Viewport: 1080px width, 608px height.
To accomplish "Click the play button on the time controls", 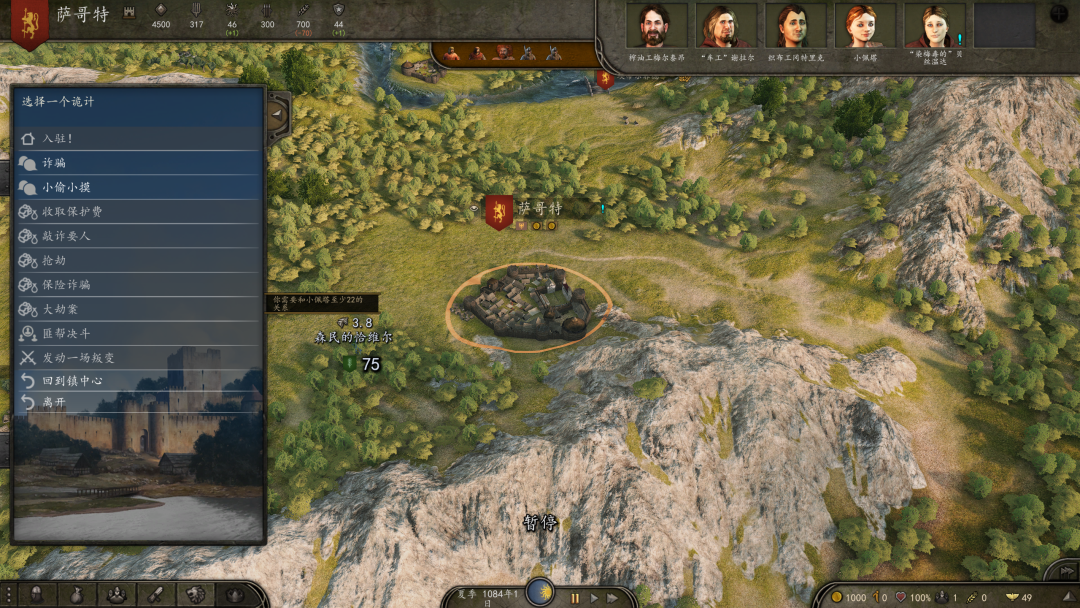I will 594,598.
